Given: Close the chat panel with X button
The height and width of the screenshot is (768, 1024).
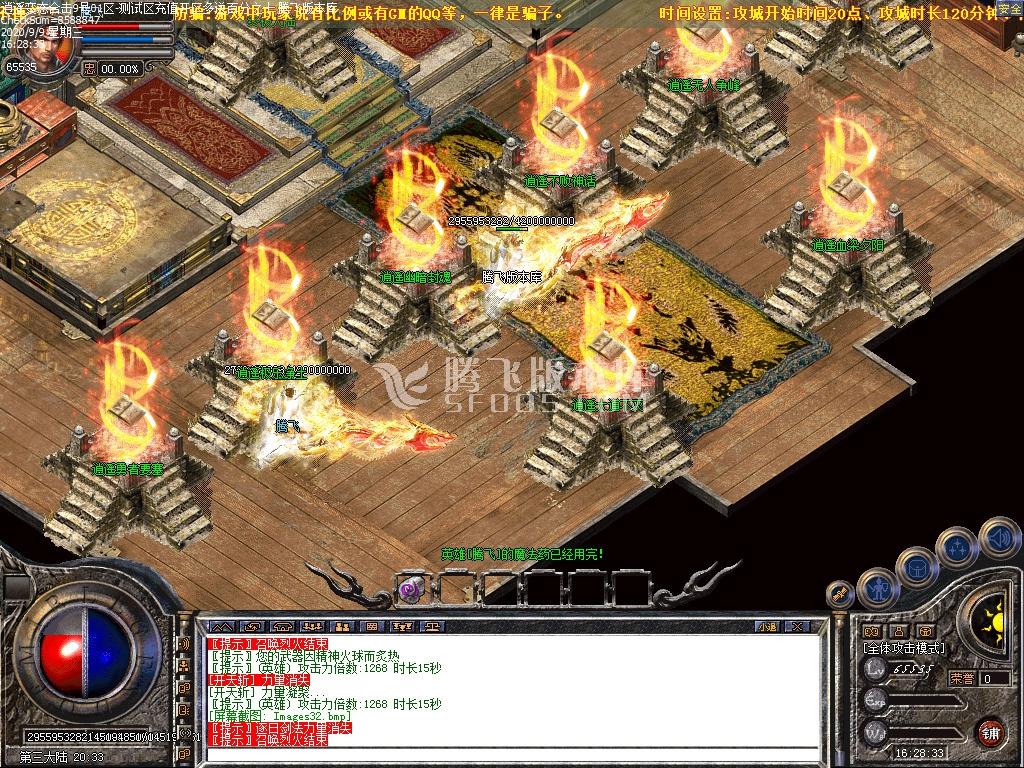Looking at the screenshot, I should 796,627.
